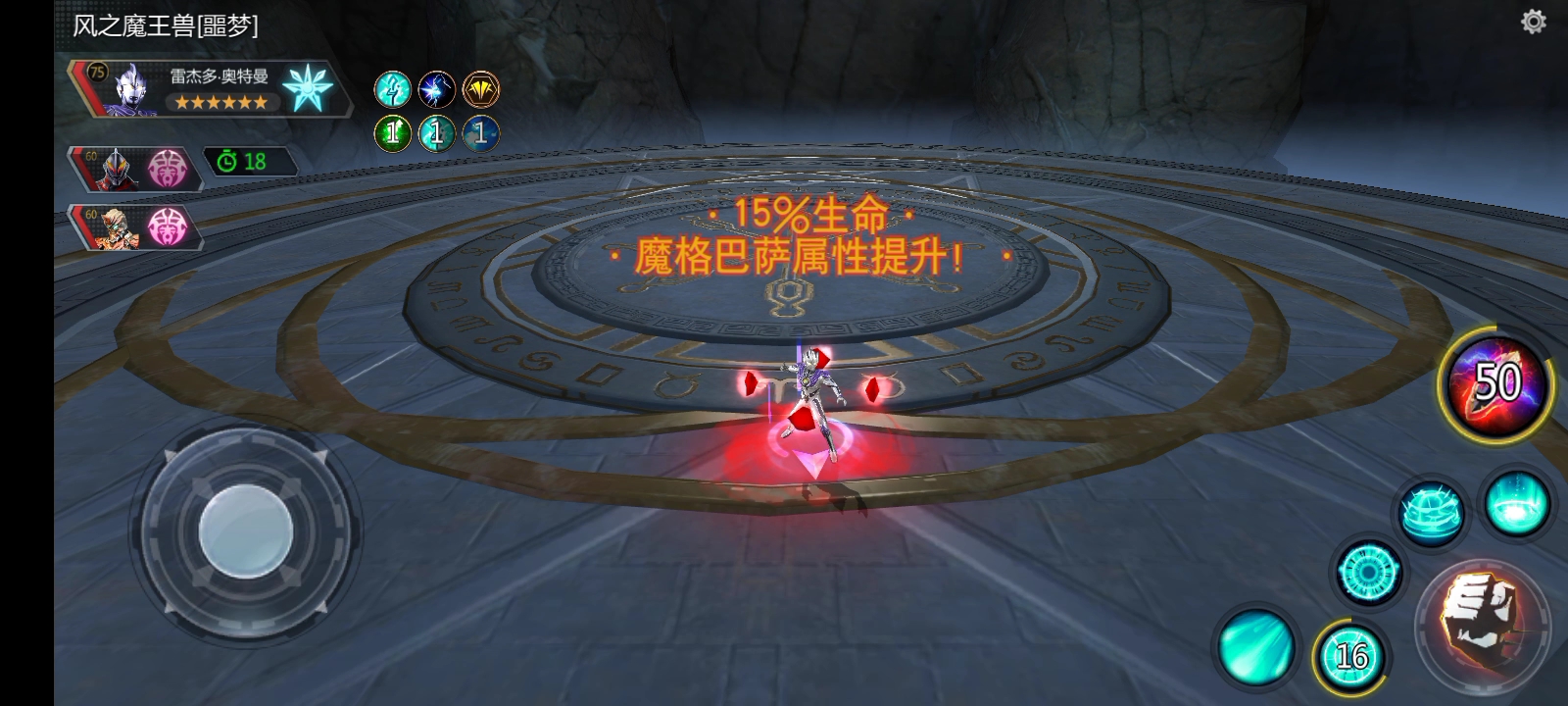Image resolution: width=1568 pixels, height=706 pixels.
Task: Inspect the teal lightning buff icon
Action: [x=392, y=89]
